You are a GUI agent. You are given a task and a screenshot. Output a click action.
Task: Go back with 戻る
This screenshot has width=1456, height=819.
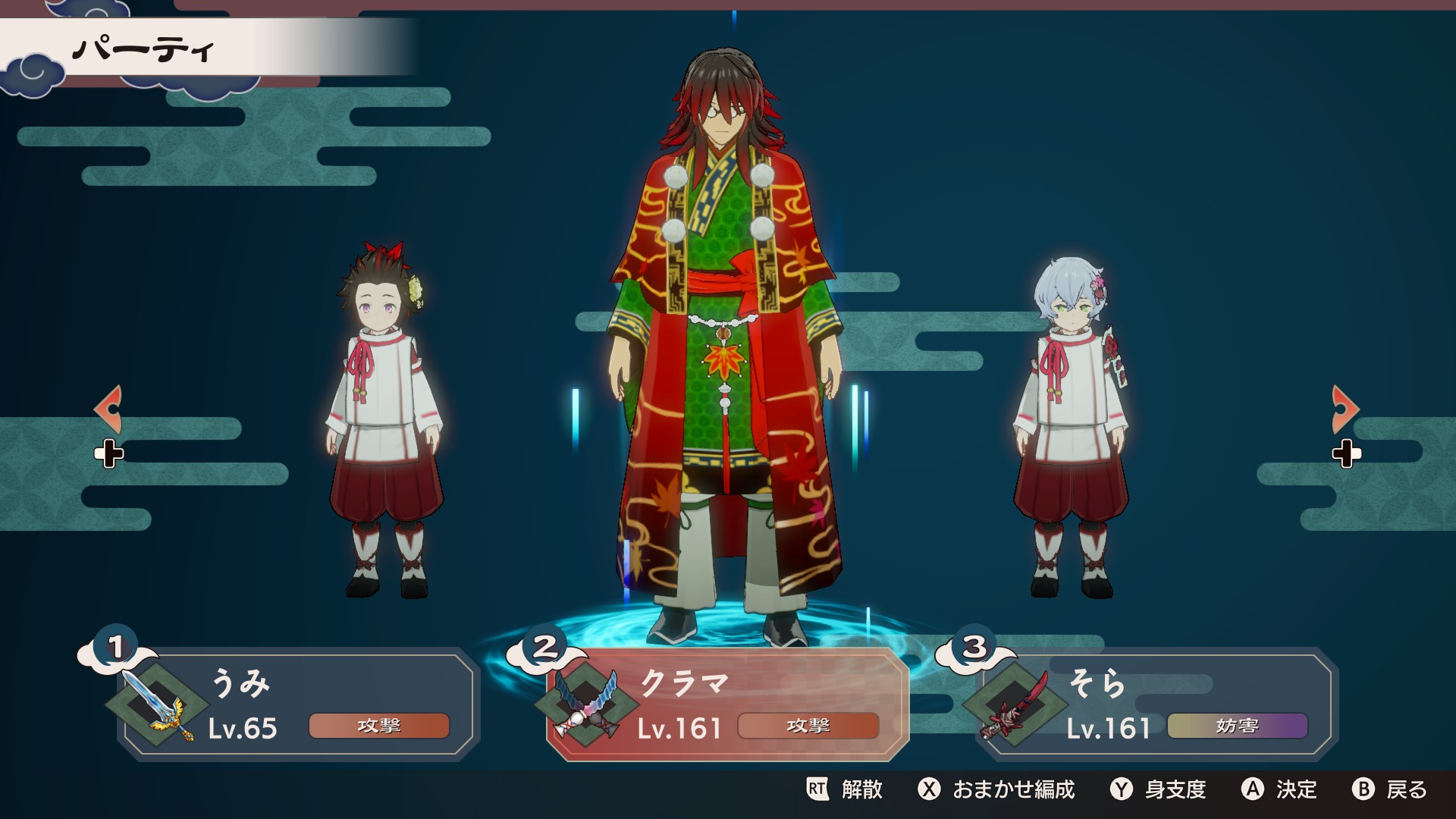click(1390, 789)
